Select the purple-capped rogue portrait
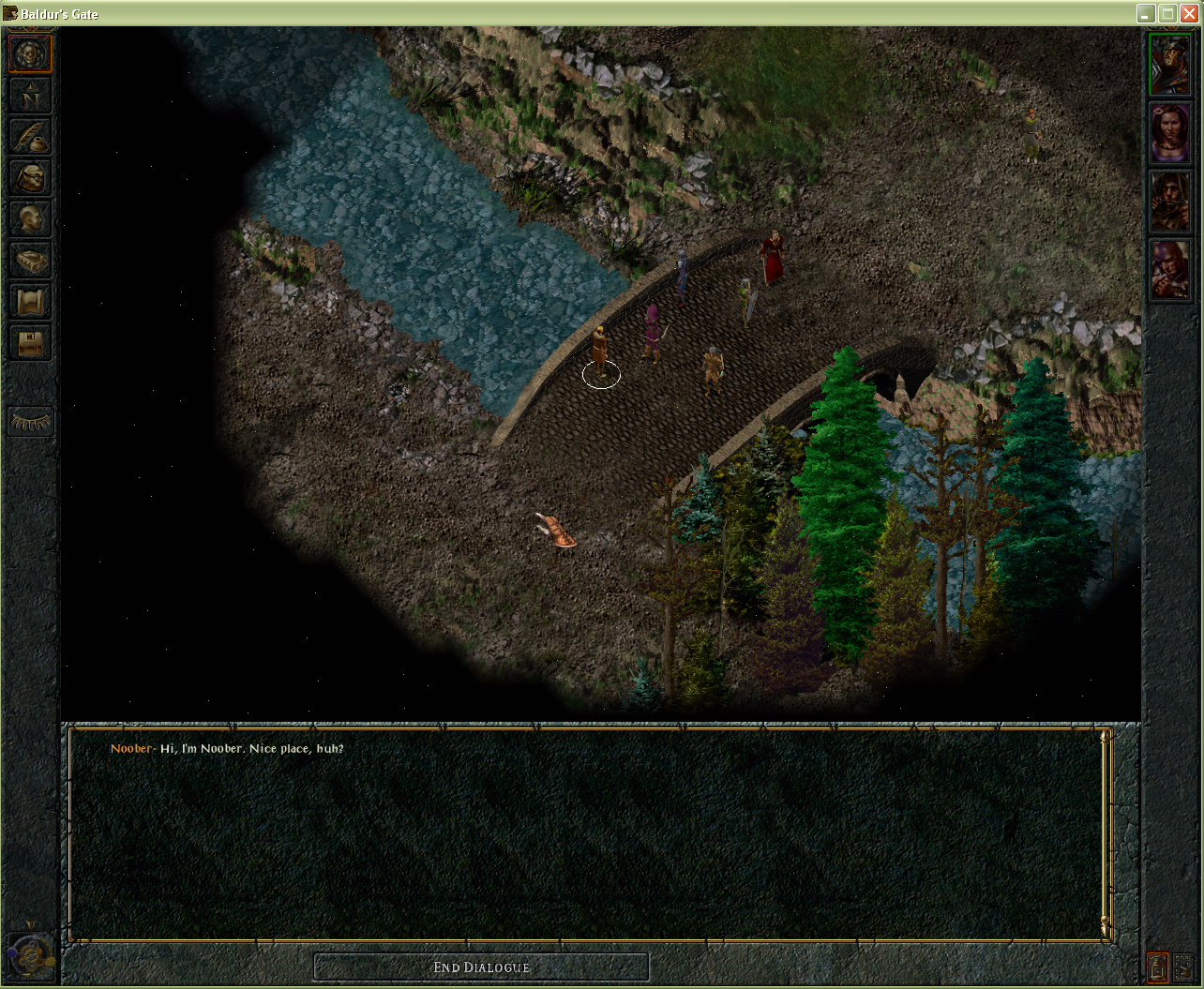The width and height of the screenshot is (1204, 989). tap(1170, 270)
